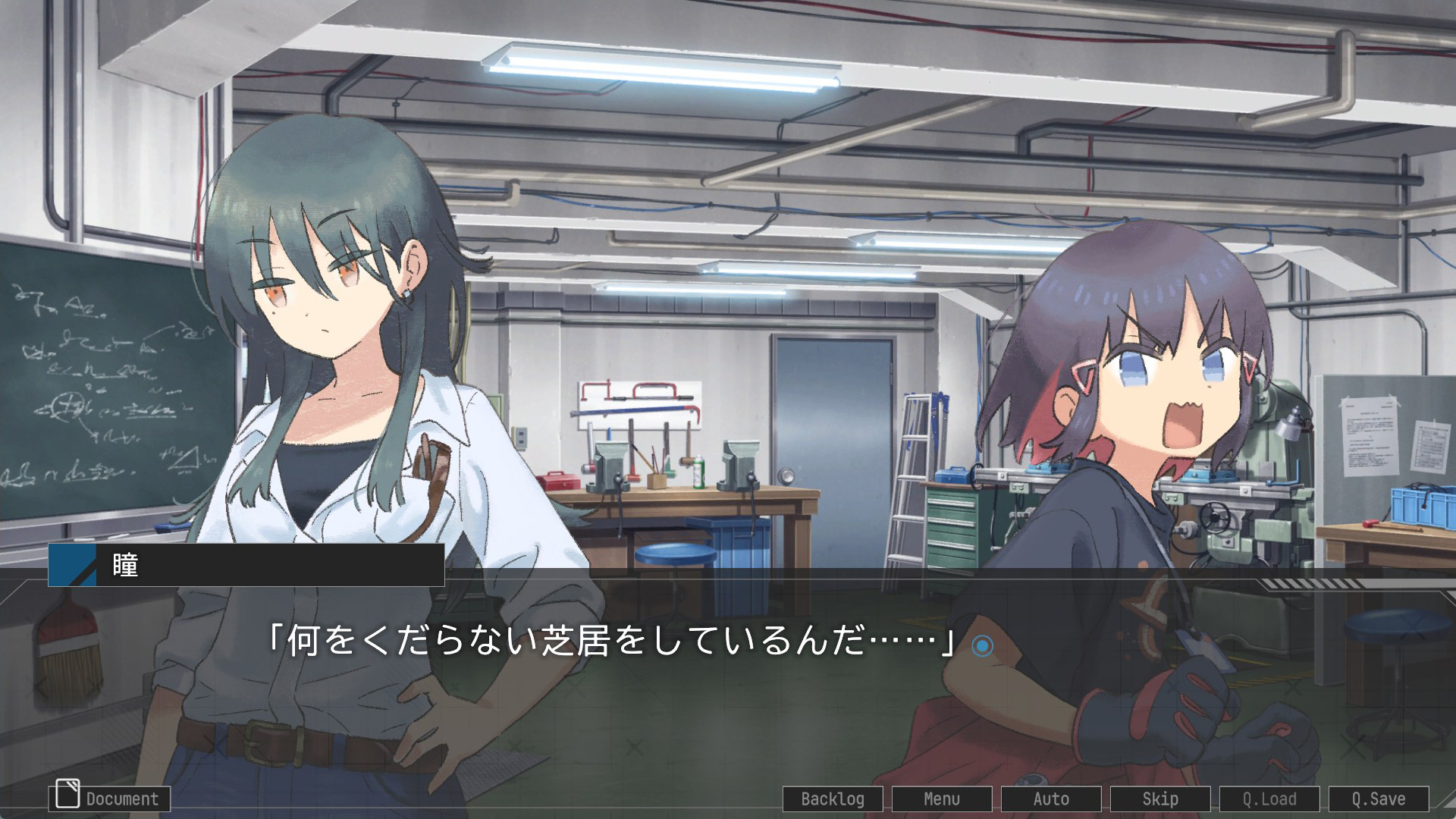
Task: Quick load with Q.Load
Action: coord(1269,799)
